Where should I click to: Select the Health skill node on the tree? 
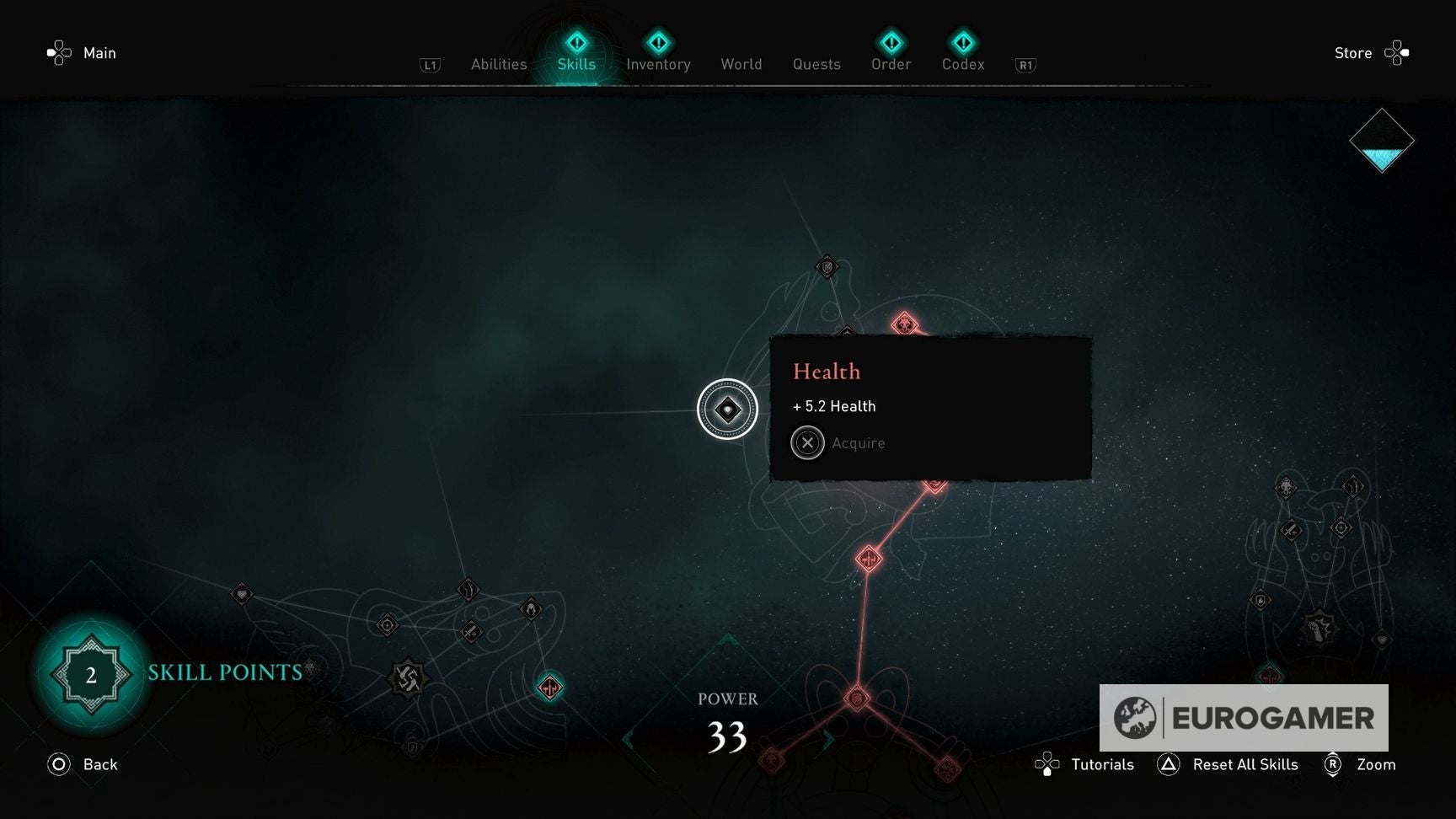727,409
